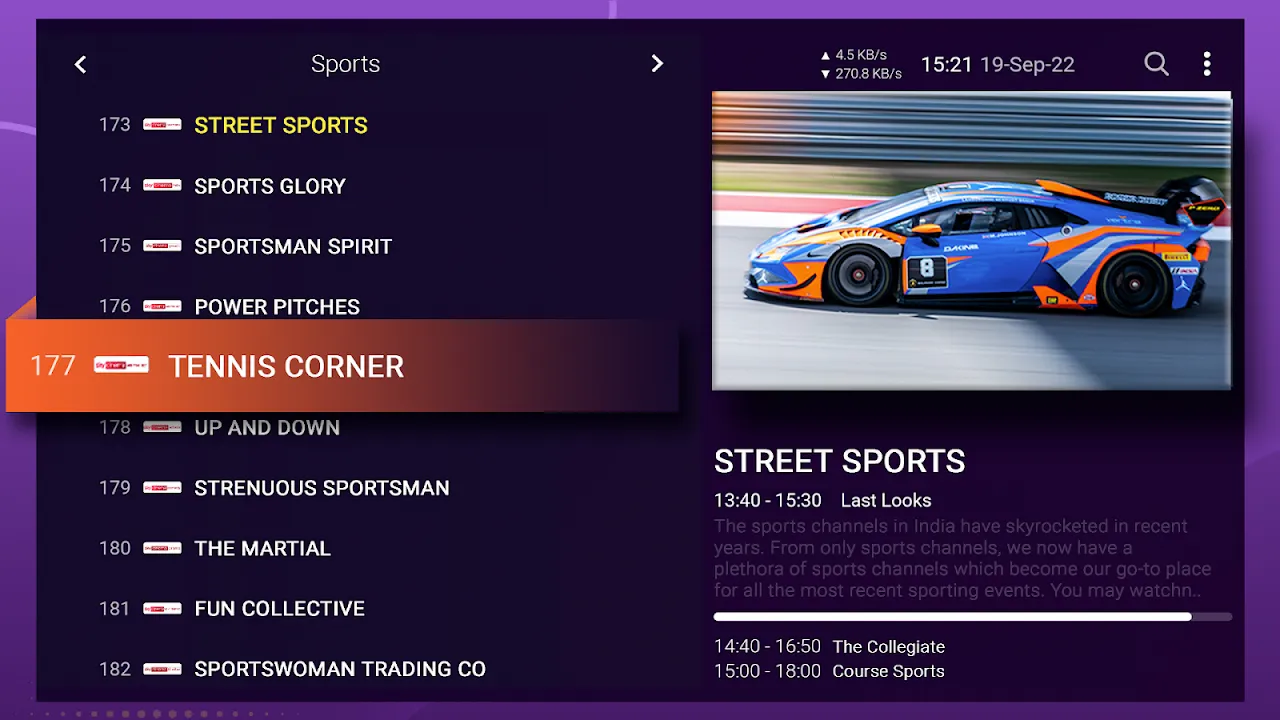Open SPORTSWOMAN TRADING CO channel

pos(340,668)
